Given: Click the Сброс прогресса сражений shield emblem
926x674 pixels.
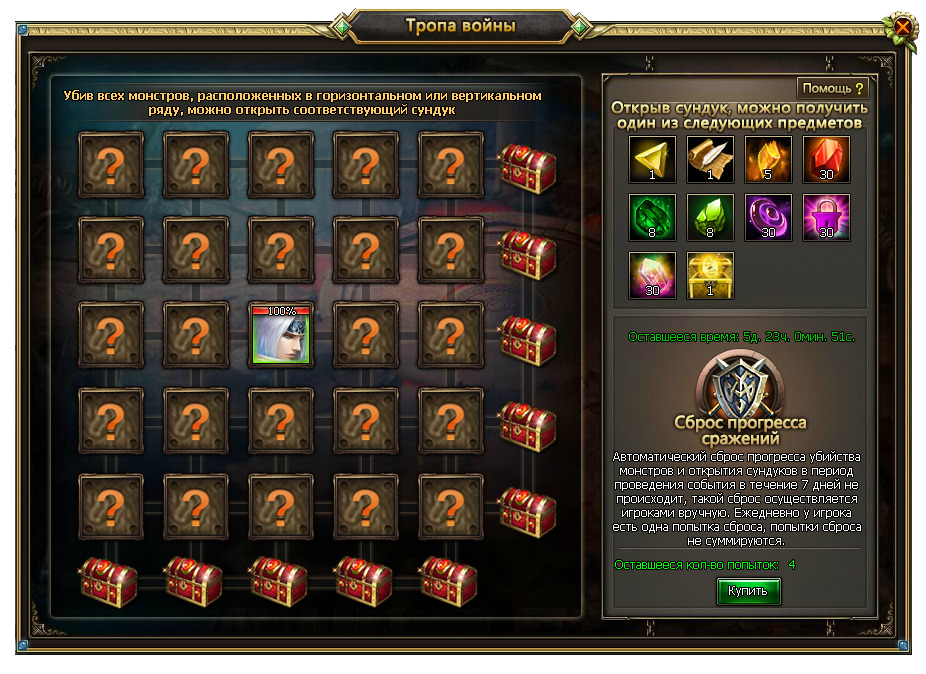Looking at the screenshot, I should [739, 385].
